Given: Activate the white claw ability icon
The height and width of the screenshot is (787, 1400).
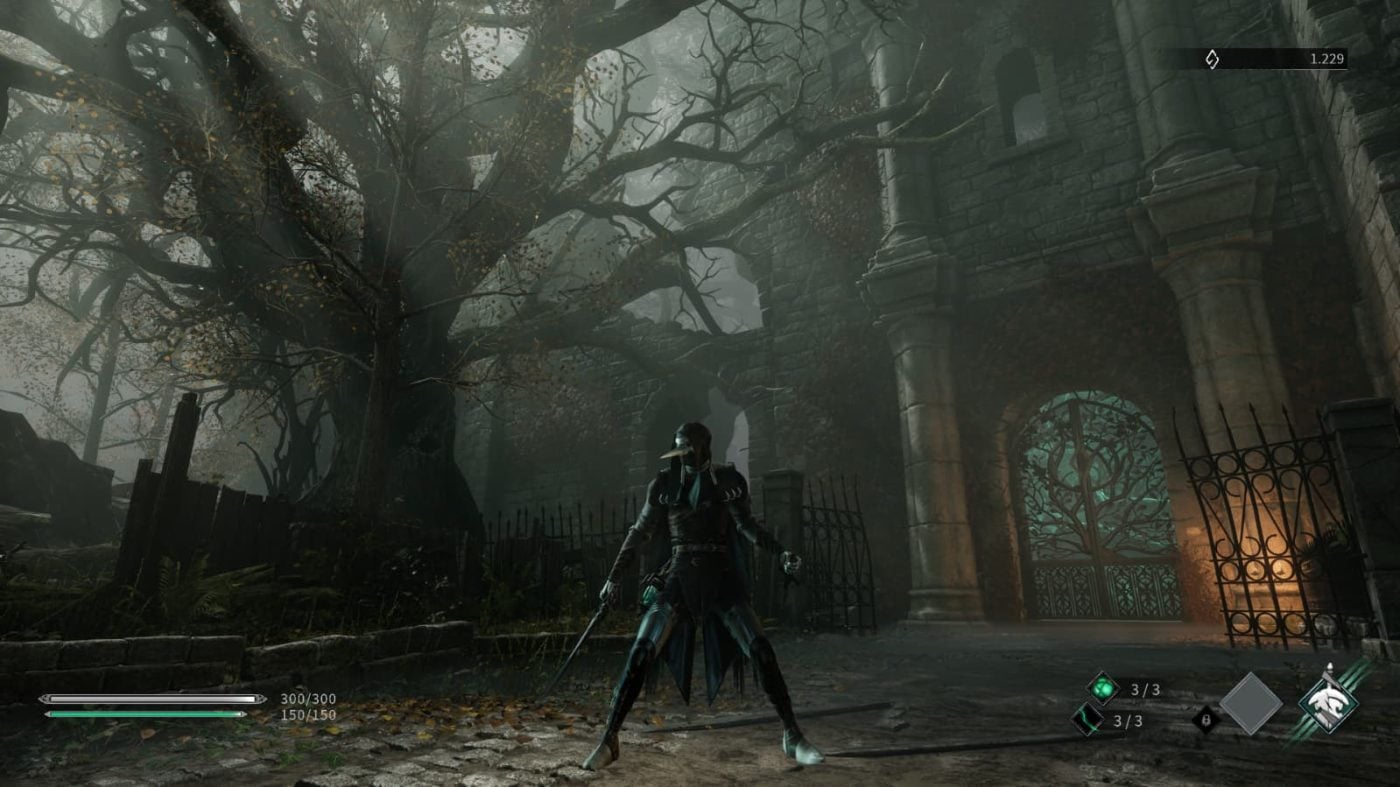Looking at the screenshot, I should point(1328,702).
